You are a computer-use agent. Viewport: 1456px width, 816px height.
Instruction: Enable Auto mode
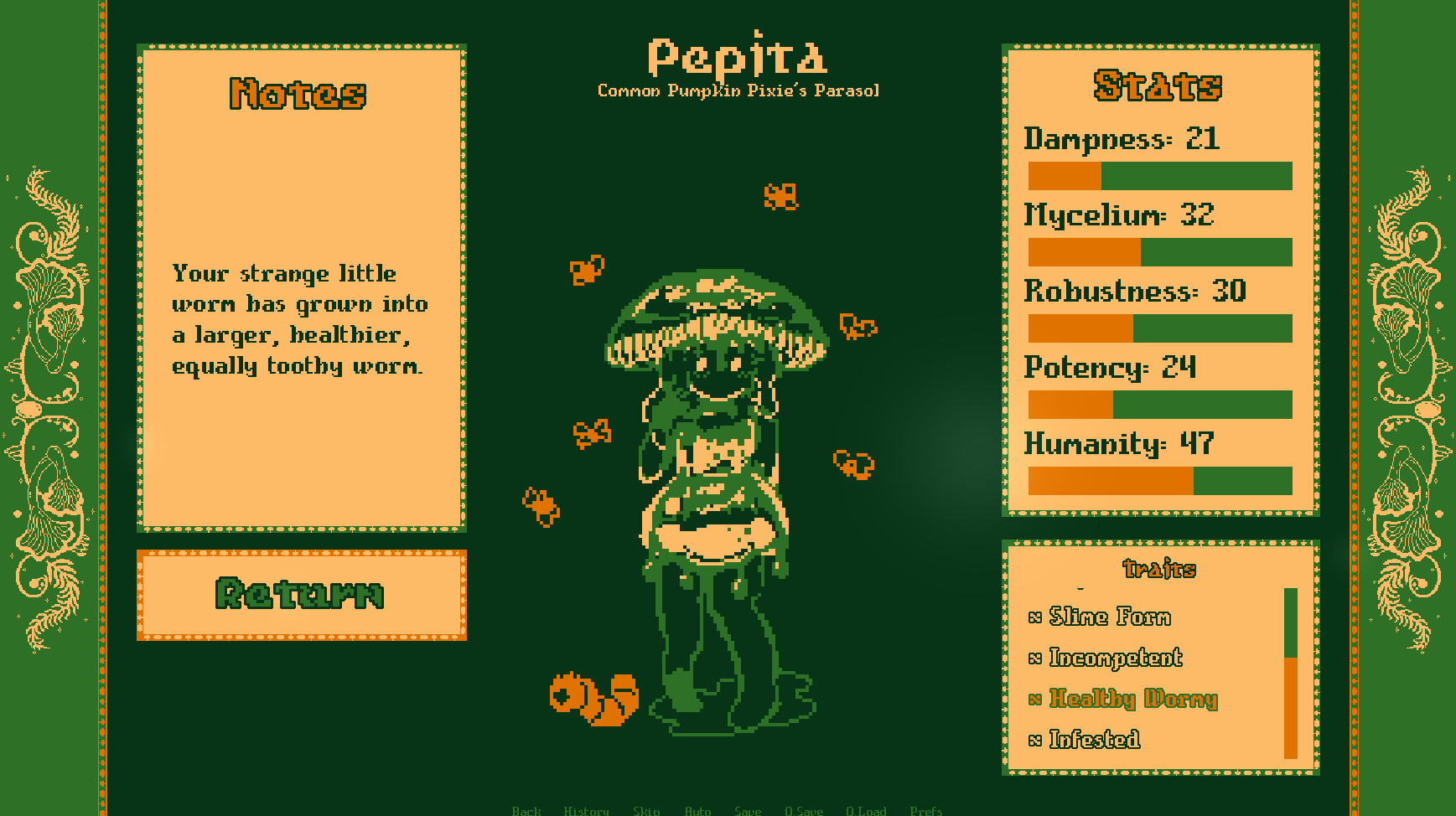click(698, 810)
